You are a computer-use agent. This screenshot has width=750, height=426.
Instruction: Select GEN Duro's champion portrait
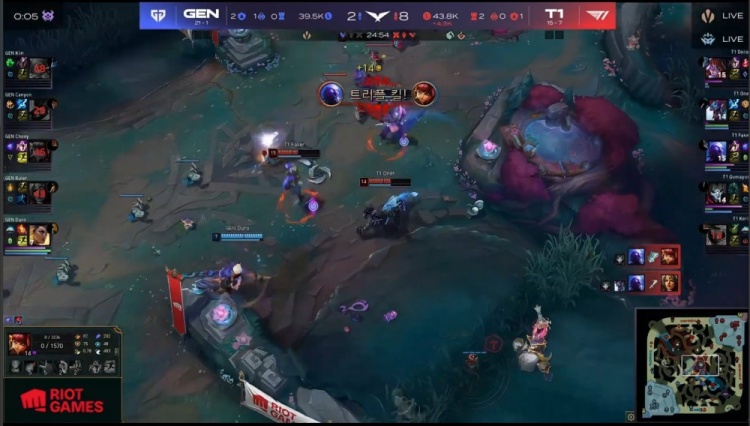(x=39, y=235)
